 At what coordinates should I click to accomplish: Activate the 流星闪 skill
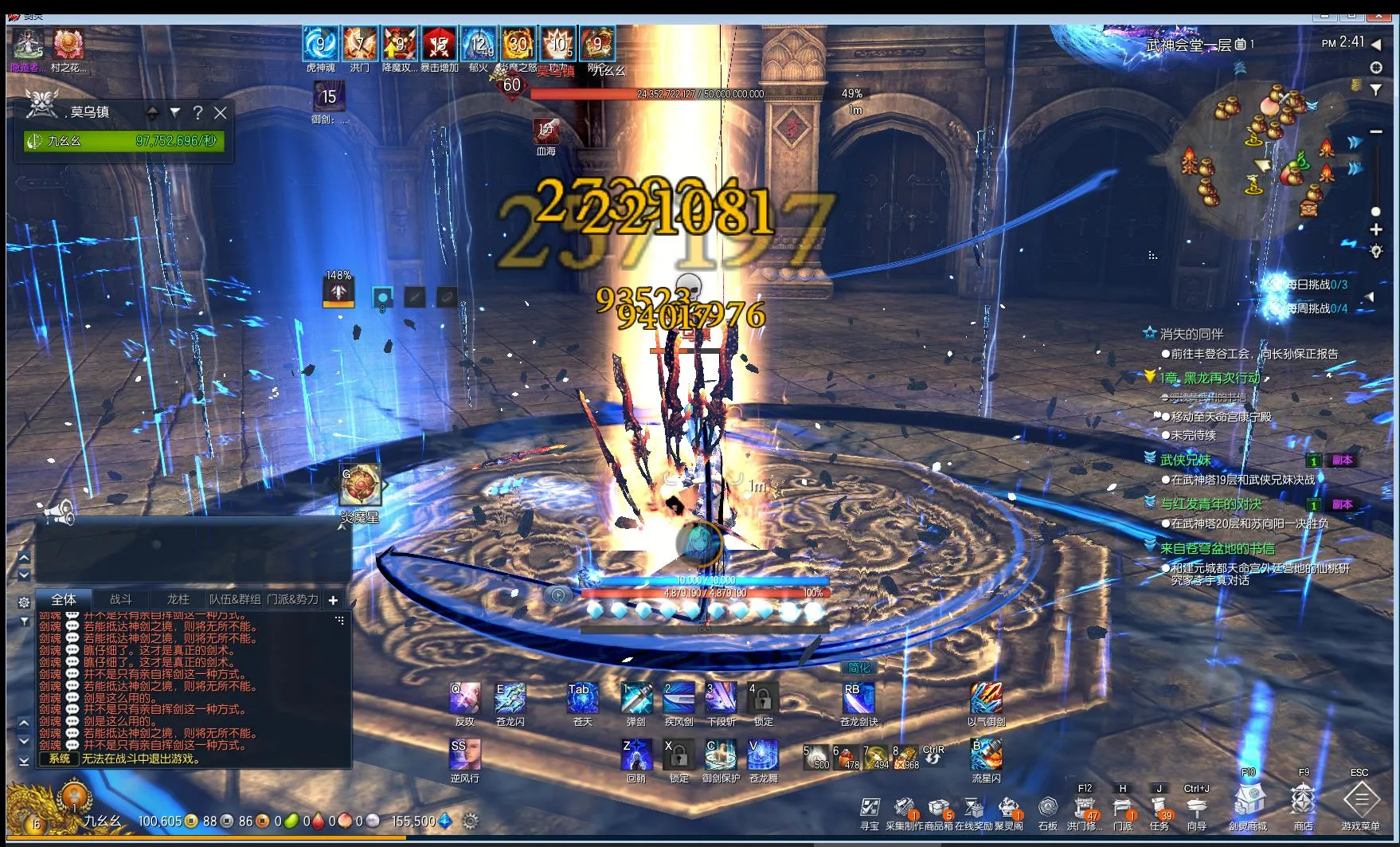[x=986, y=755]
